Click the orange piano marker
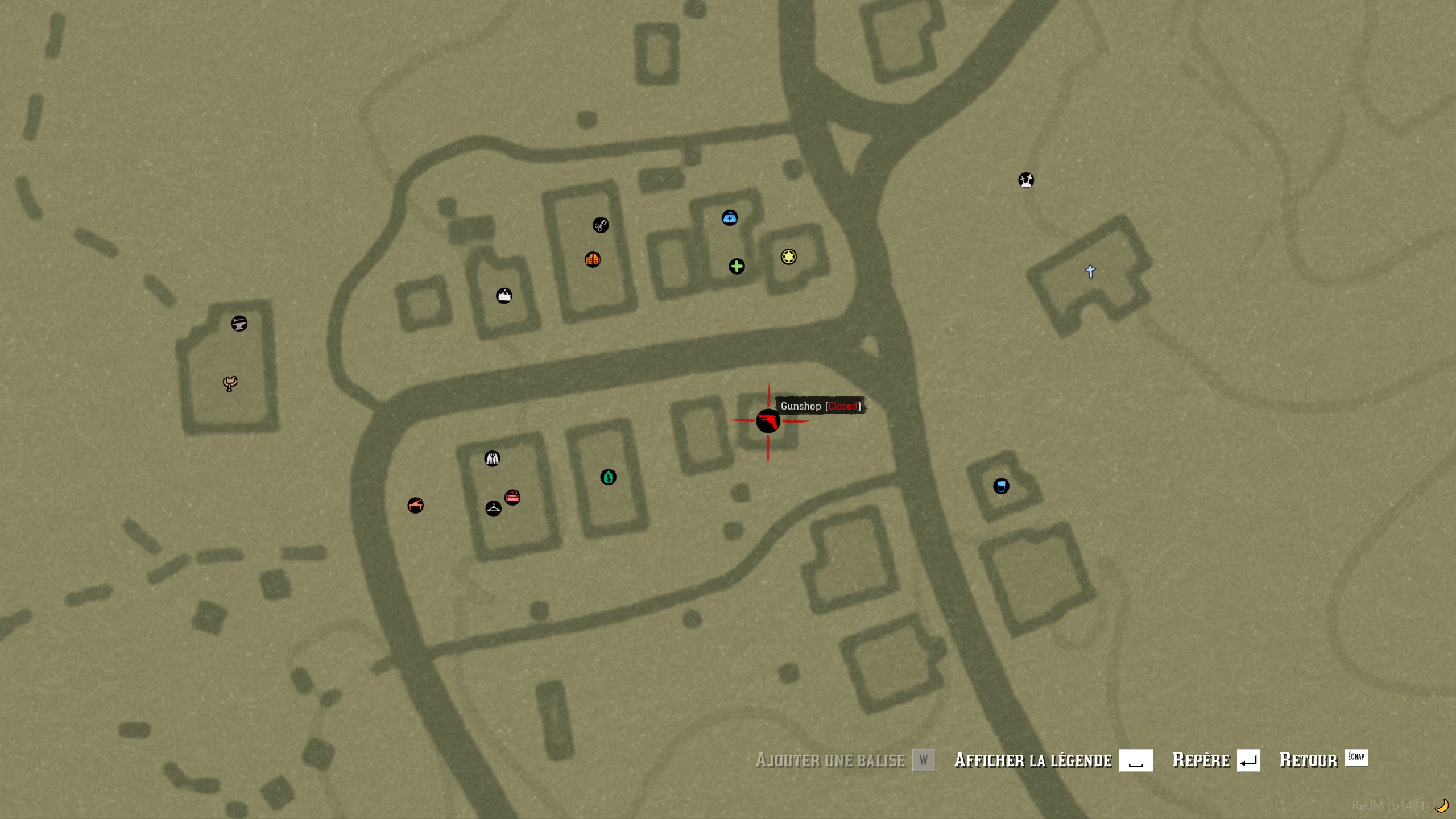The height and width of the screenshot is (819, 1456). pyautogui.click(x=415, y=506)
